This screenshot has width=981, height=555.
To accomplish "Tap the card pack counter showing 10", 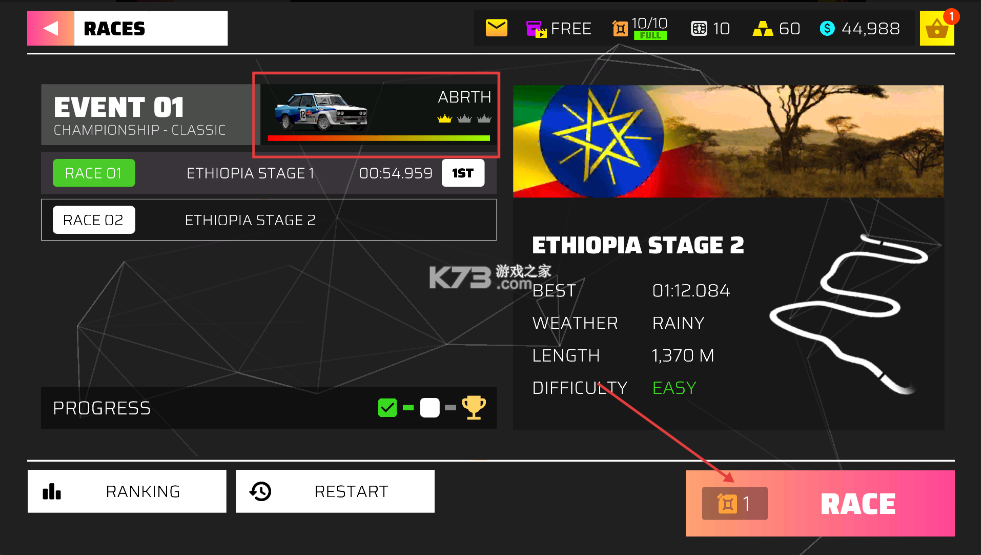I will pyautogui.click(x=710, y=28).
